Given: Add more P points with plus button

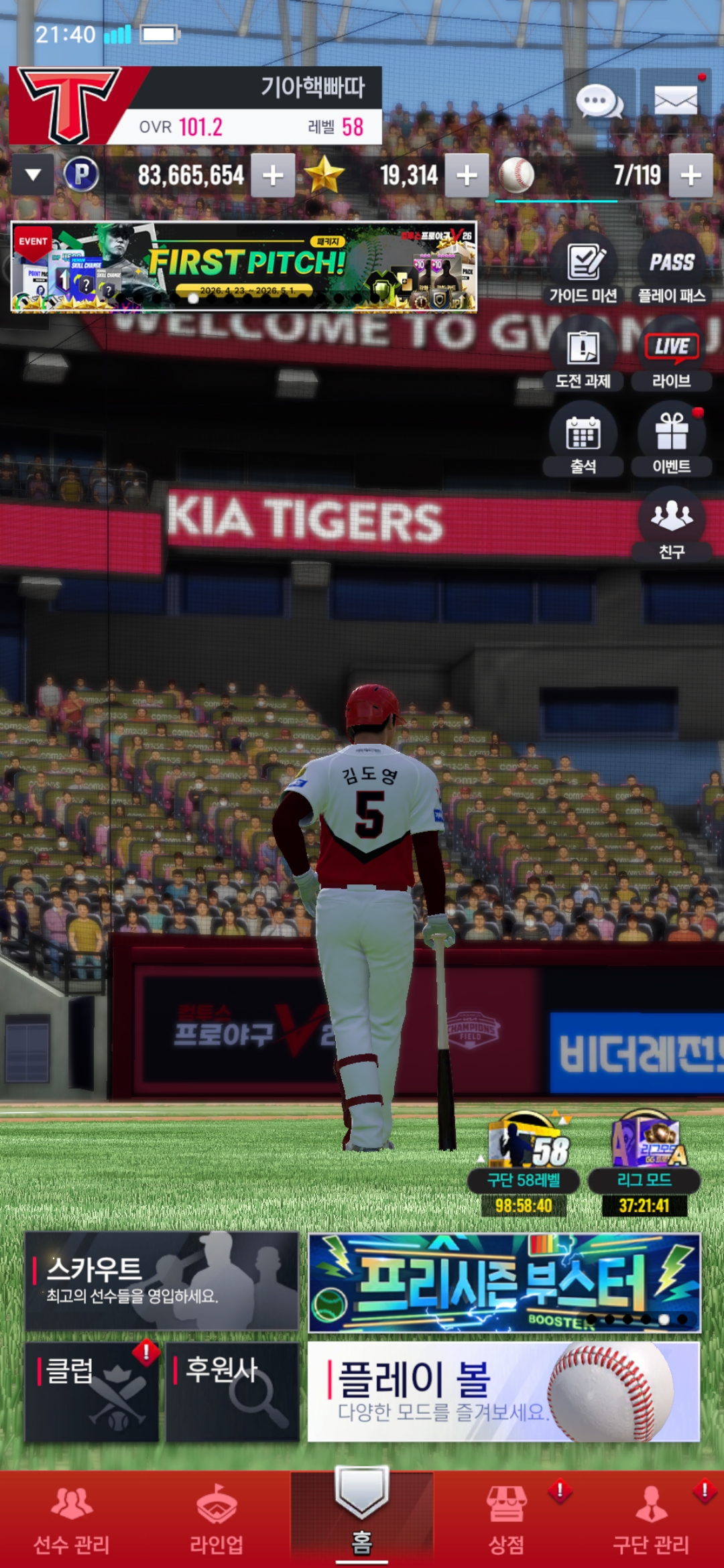Looking at the screenshot, I should click(273, 176).
